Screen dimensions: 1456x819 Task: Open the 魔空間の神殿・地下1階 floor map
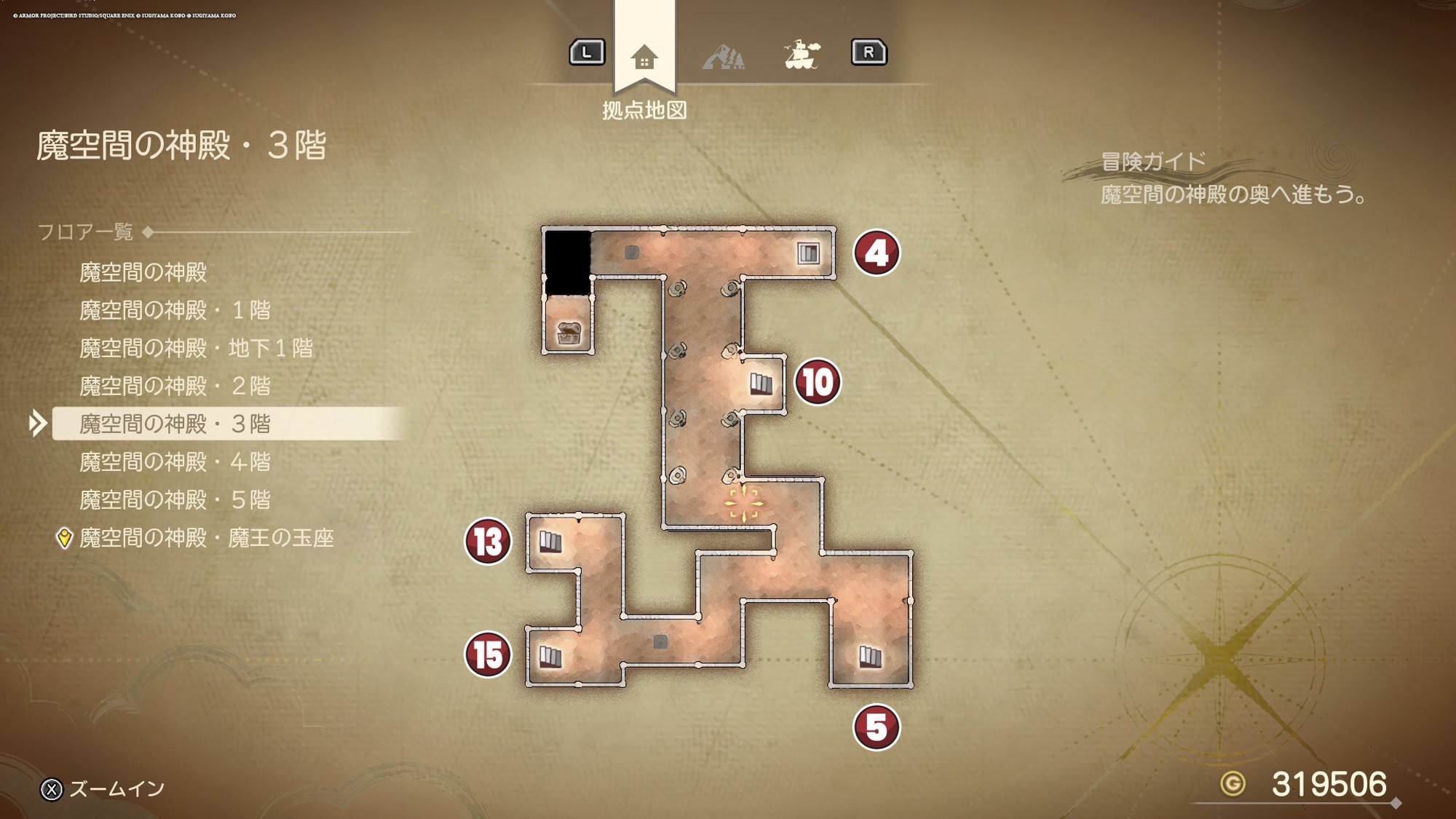pos(196,348)
